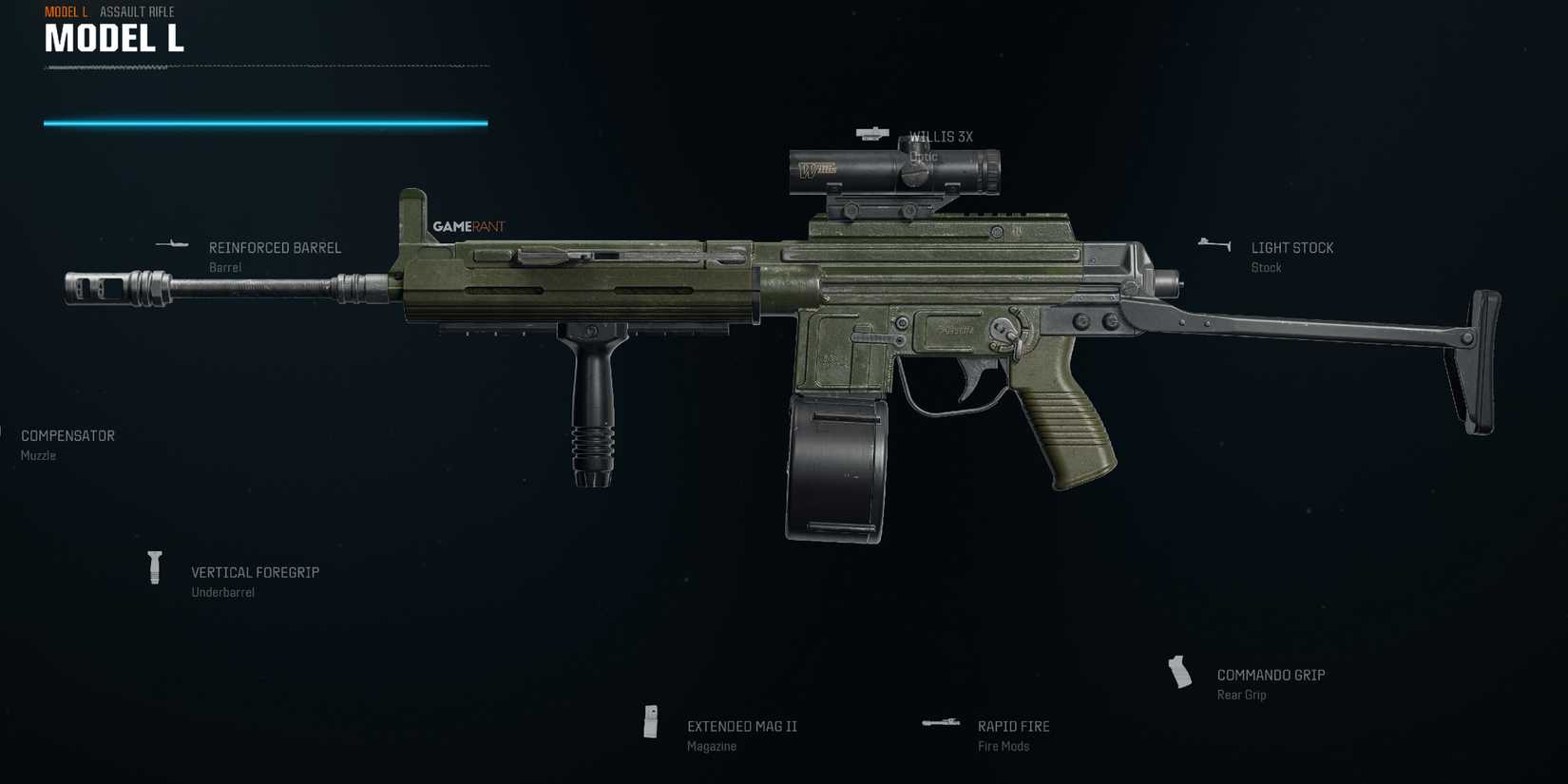Click the Compensator muzzle text label
The width and height of the screenshot is (1568, 784).
point(67,435)
